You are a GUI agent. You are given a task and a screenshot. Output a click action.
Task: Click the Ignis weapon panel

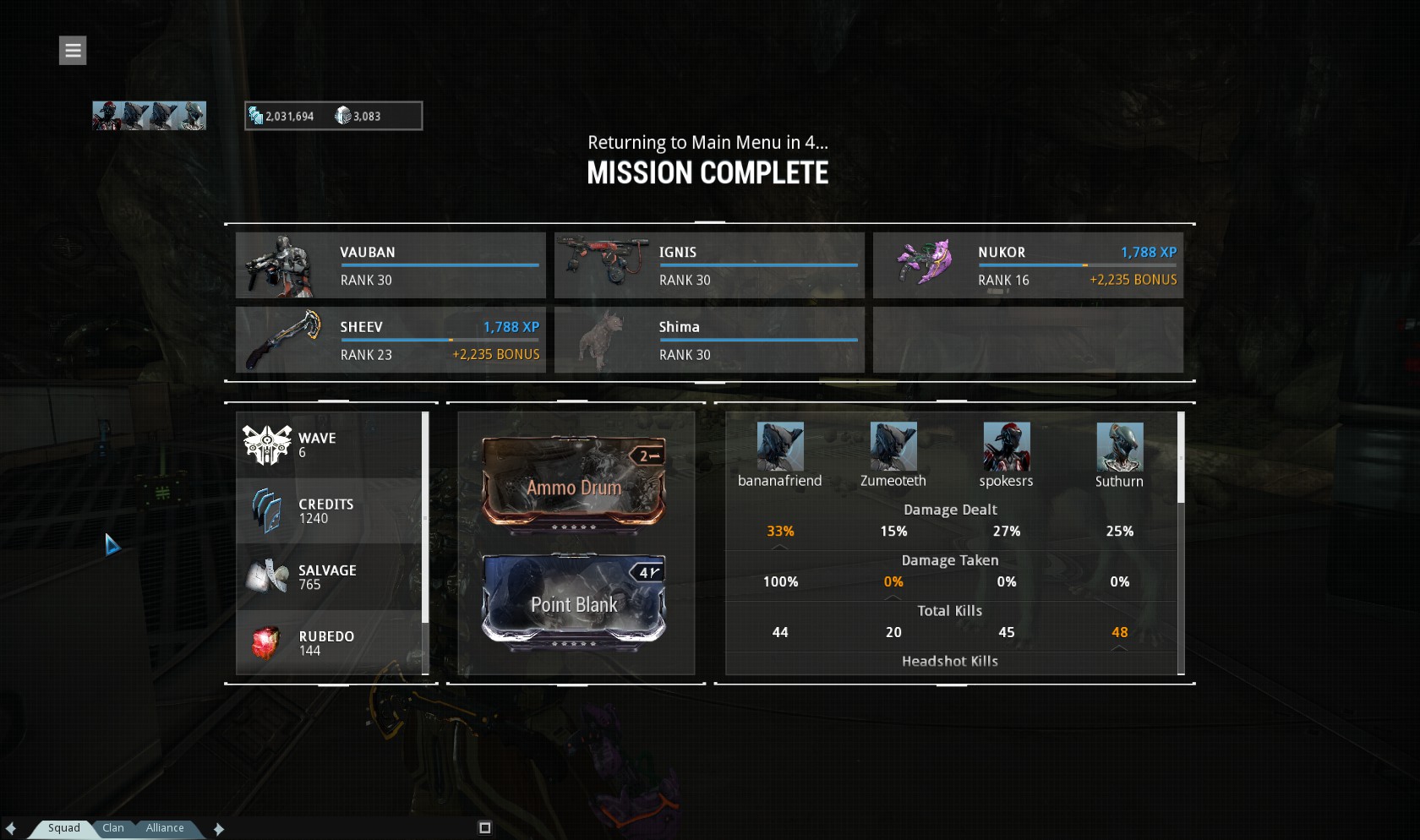[709, 265]
